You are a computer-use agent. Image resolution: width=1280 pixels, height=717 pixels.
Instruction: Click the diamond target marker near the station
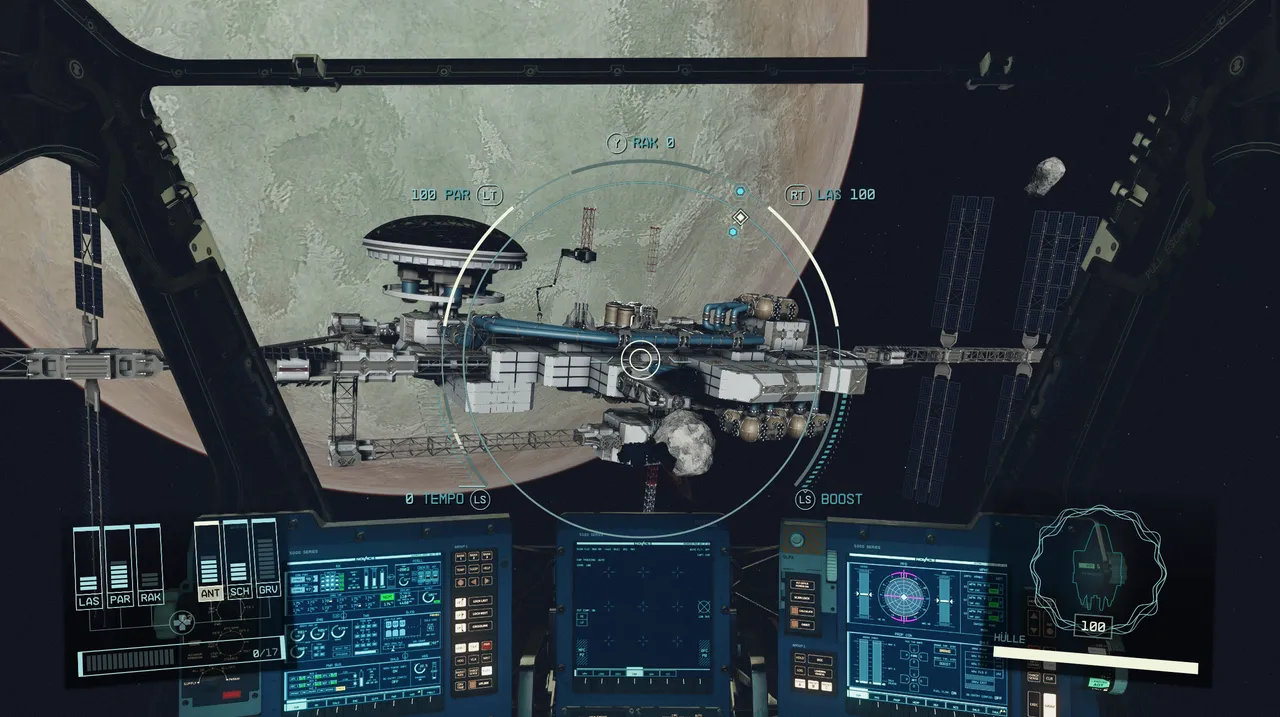pyautogui.click(x=740, y=217)
